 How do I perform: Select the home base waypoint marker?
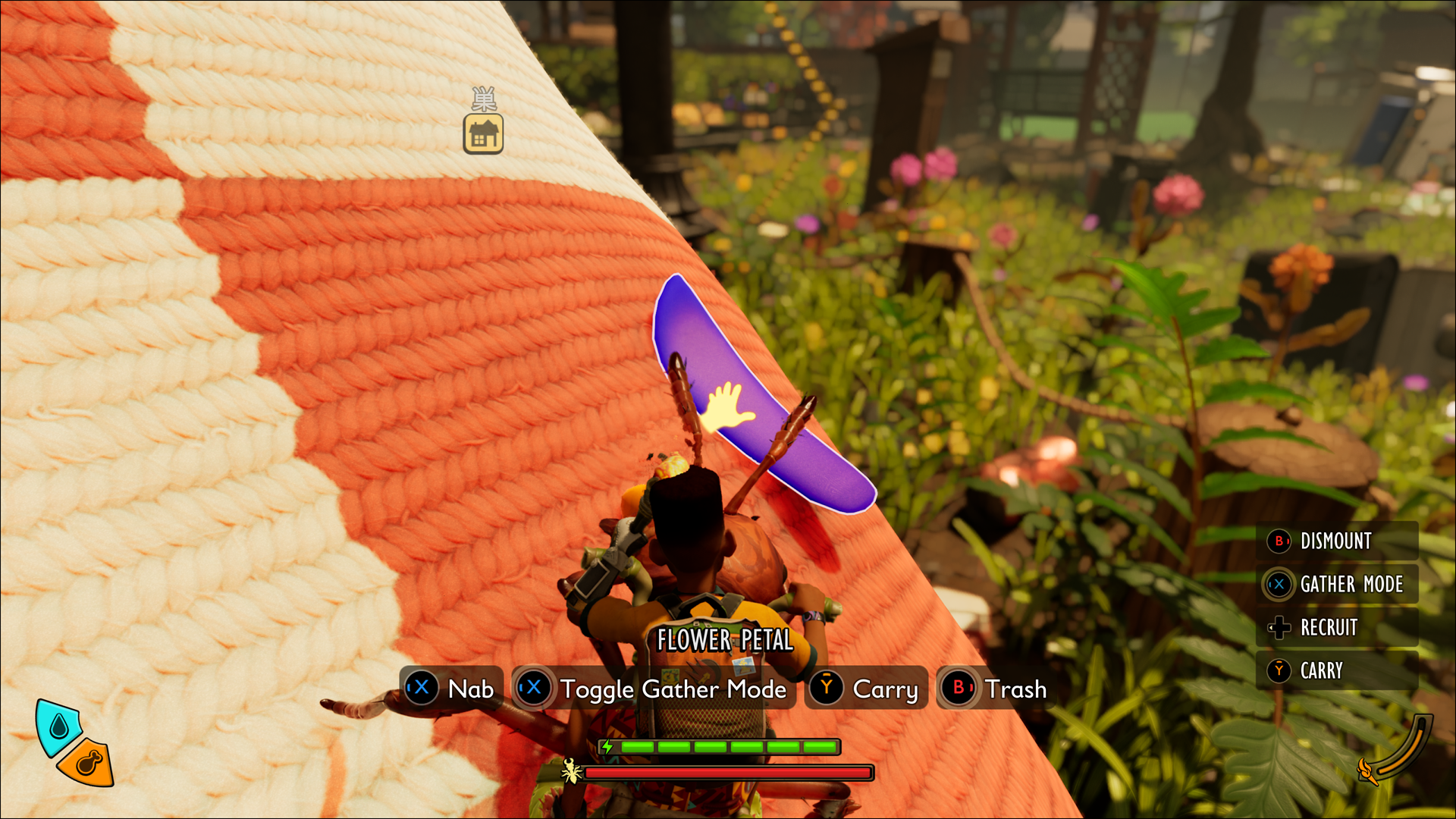coord(484,134)
